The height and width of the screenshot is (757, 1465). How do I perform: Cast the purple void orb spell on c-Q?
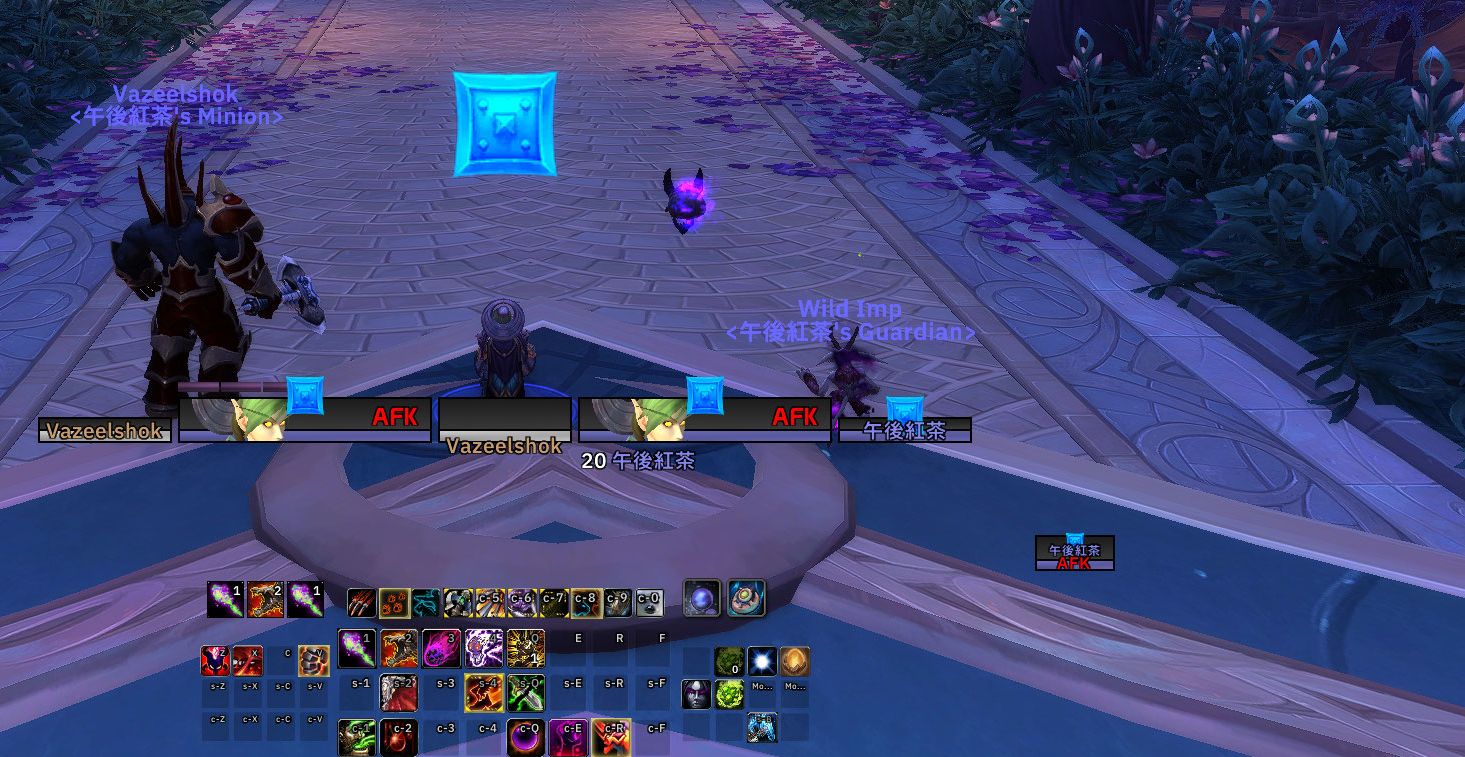(525, 737)
